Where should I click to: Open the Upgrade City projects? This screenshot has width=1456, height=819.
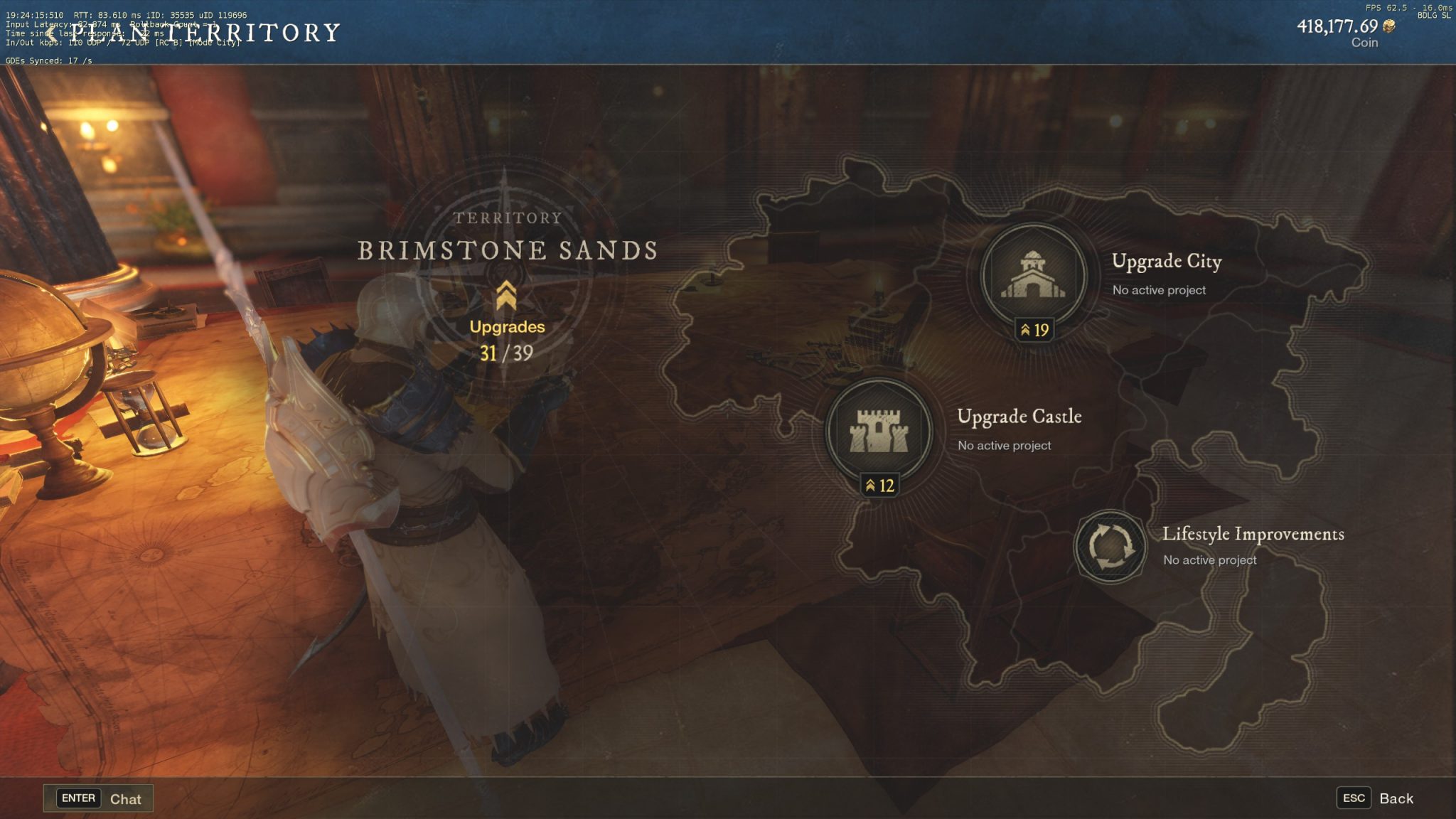[x=1033, y=276]
